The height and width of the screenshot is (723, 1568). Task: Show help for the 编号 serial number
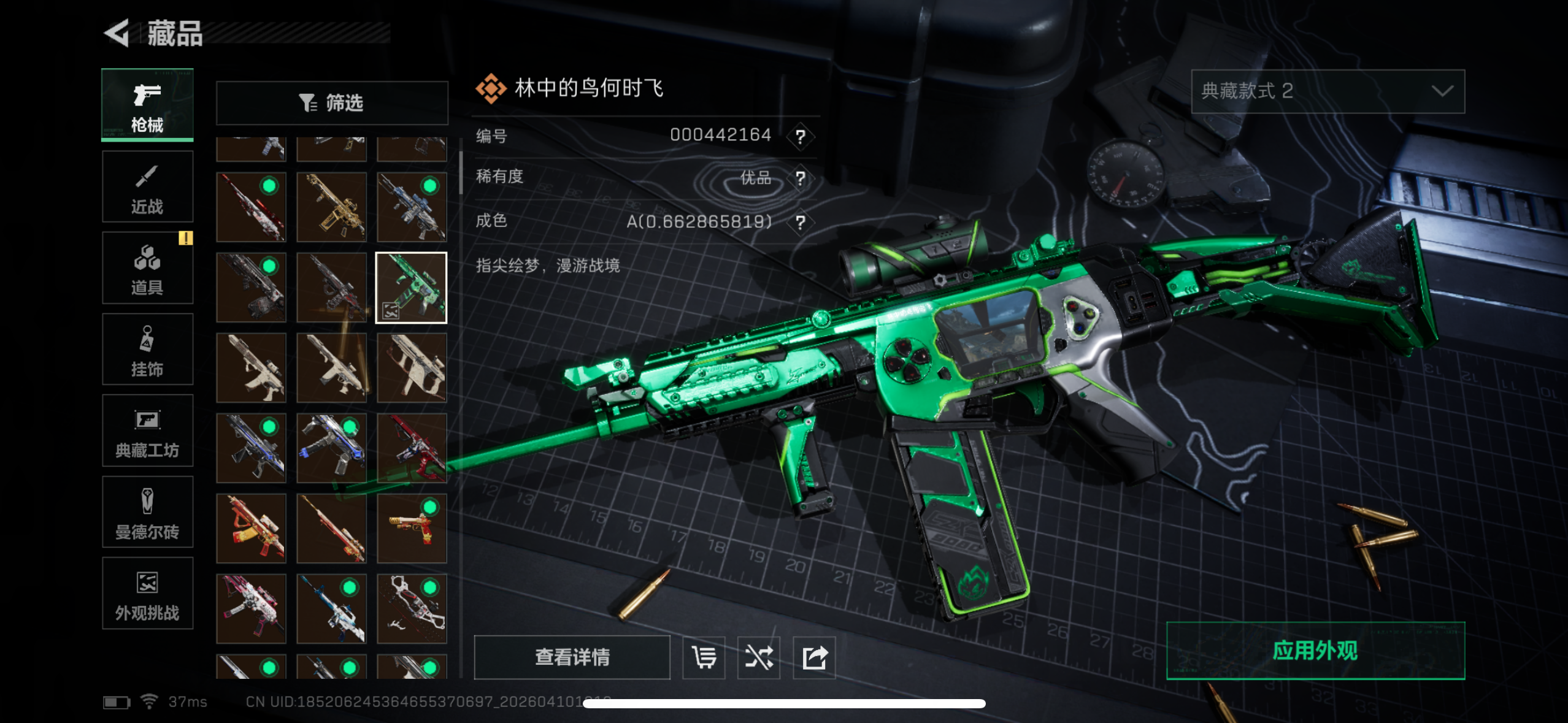tap(800, 136)
